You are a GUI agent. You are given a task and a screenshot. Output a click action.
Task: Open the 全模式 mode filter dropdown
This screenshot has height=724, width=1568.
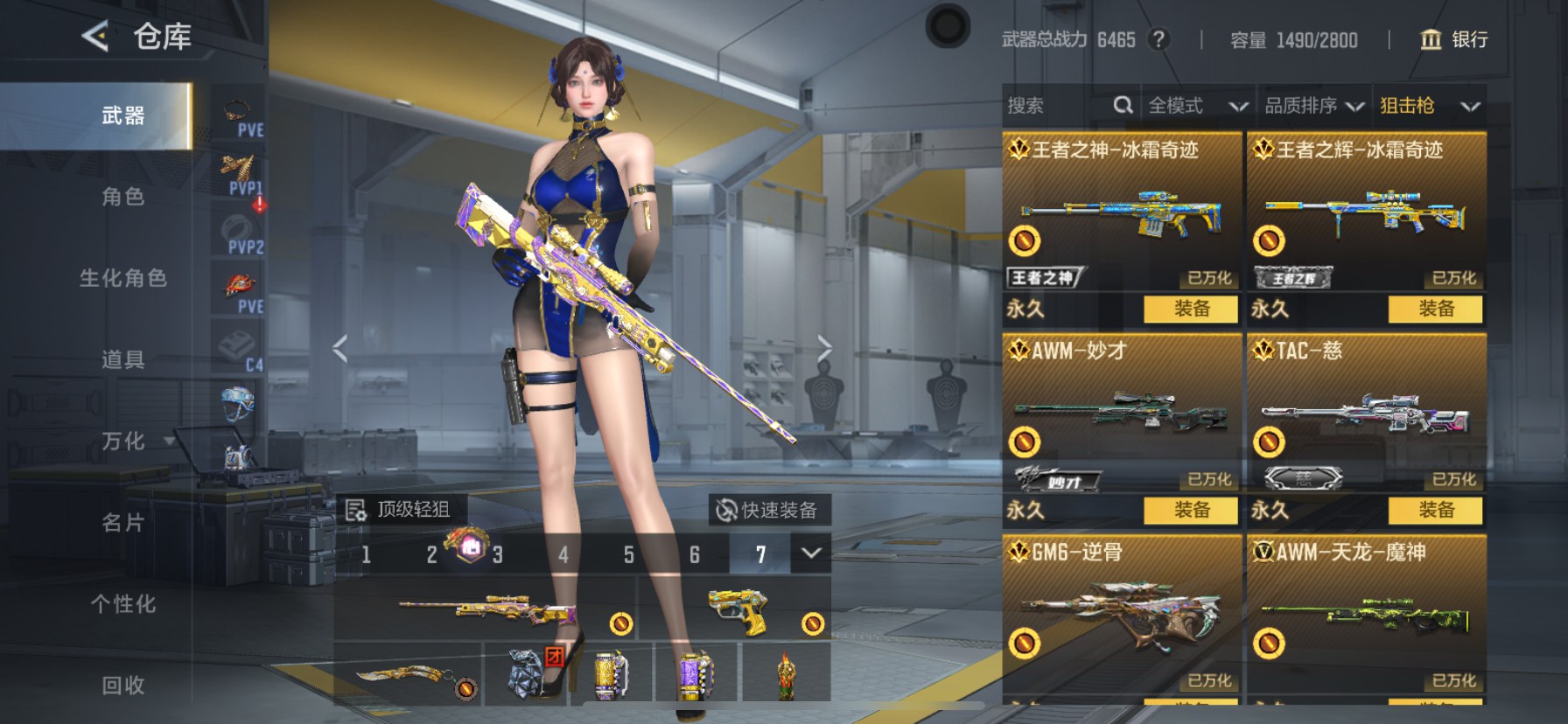[x=1198, y=105]
